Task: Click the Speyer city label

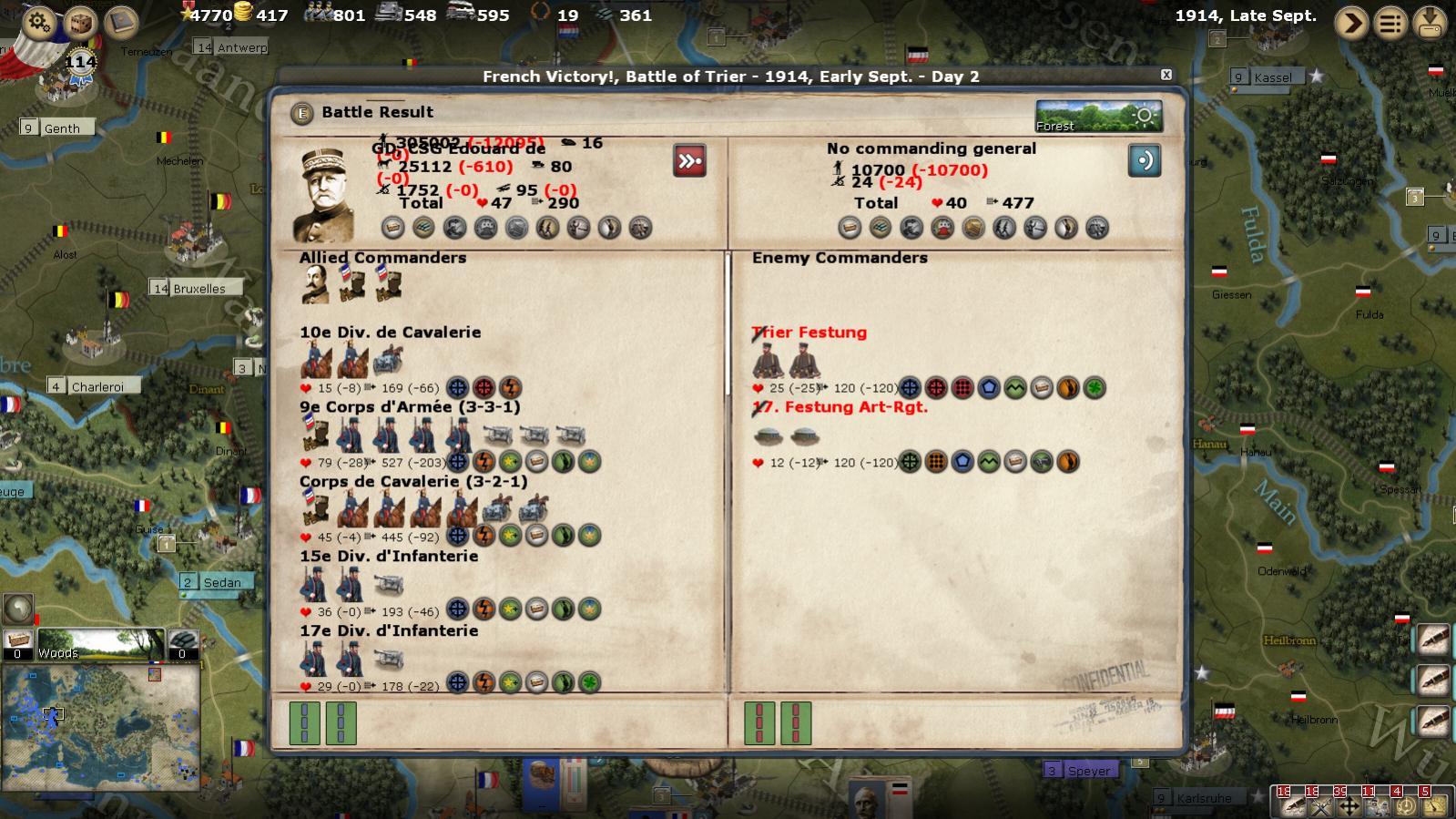Action: click(1088, 771)
